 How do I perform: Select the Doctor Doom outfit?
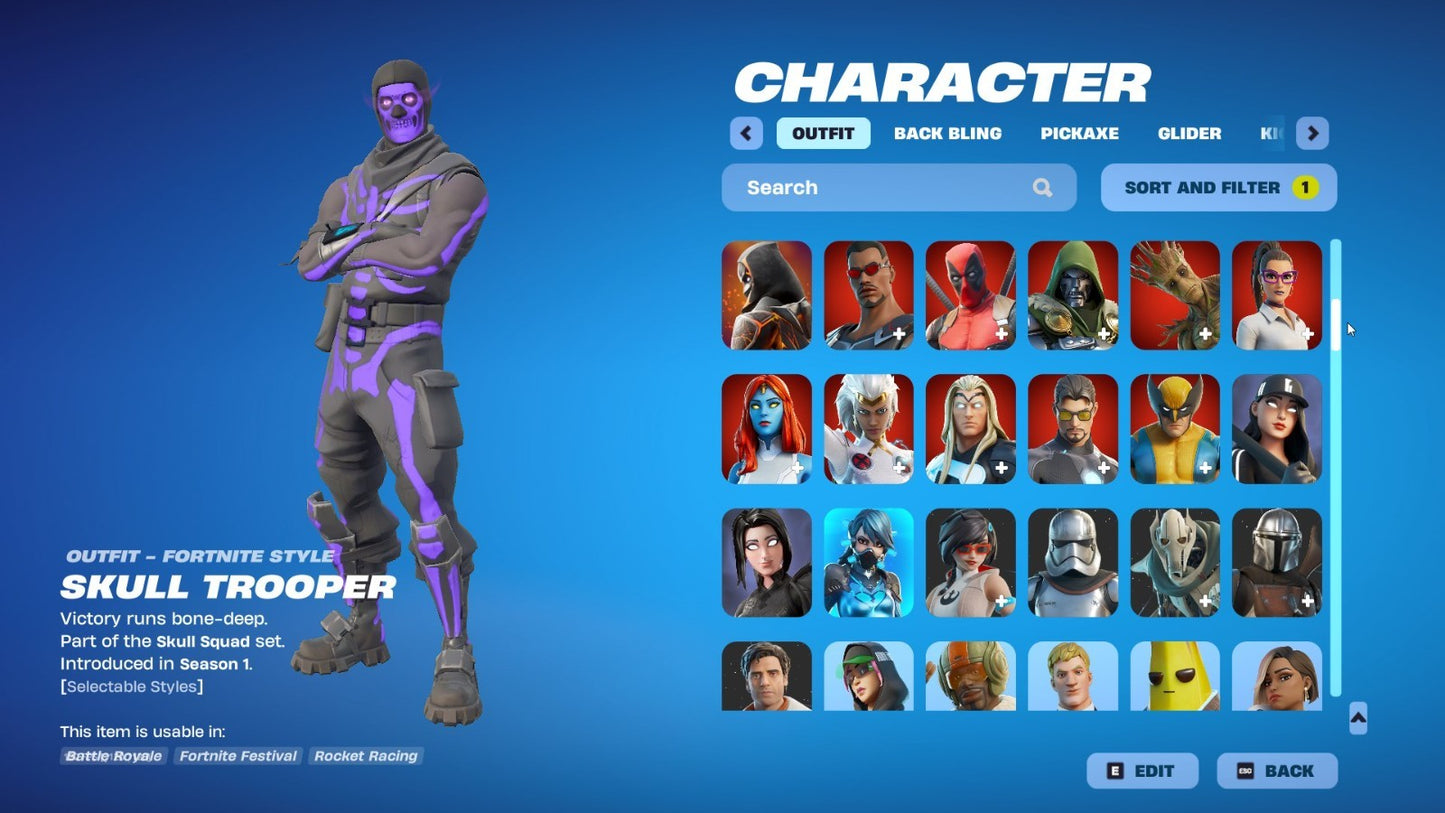1072,295
